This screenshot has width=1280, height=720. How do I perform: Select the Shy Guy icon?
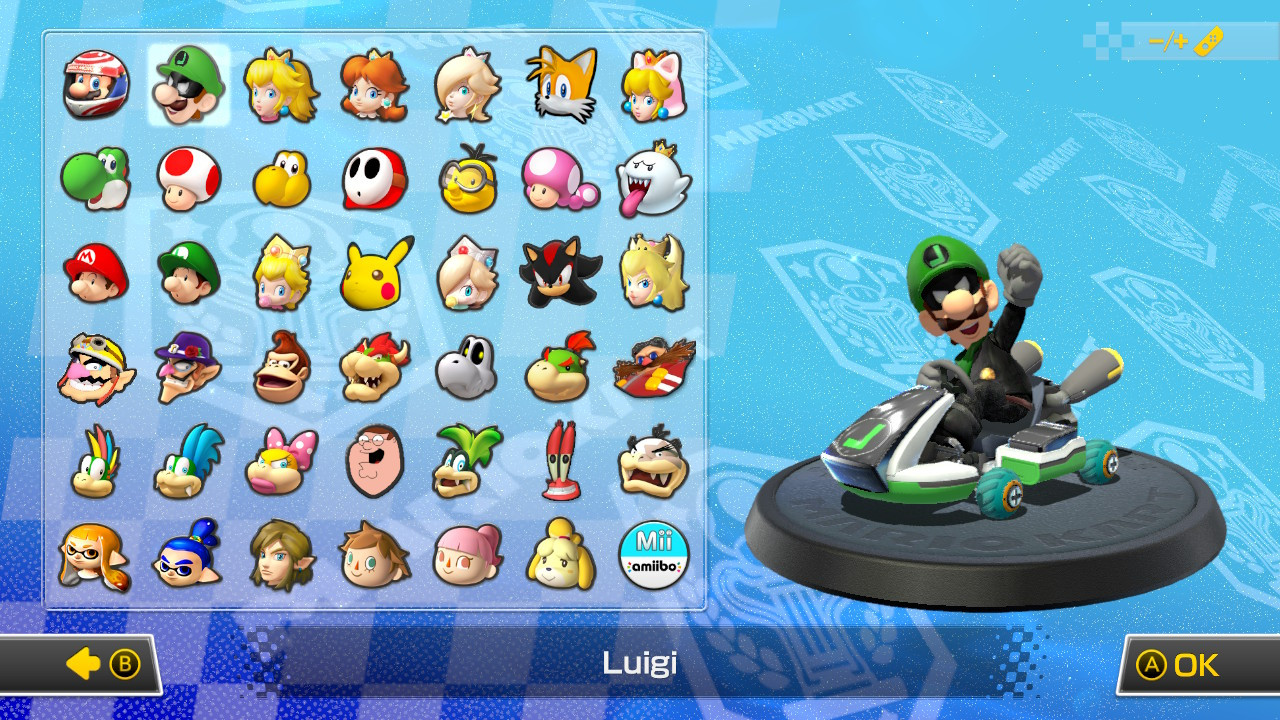(375, 179)
